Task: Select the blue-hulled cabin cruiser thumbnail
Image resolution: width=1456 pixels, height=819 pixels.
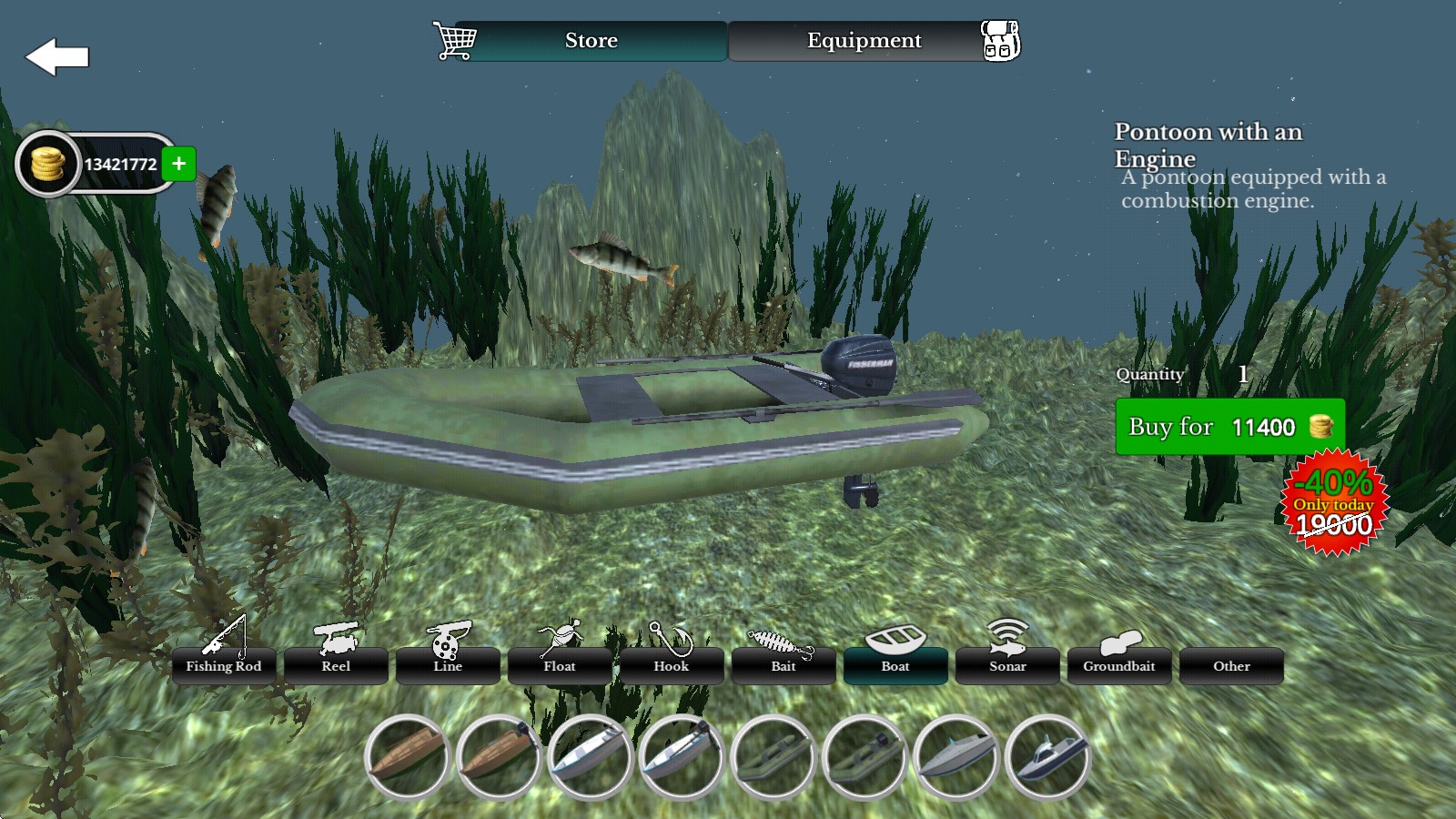Action: [x=1047, y=757]
